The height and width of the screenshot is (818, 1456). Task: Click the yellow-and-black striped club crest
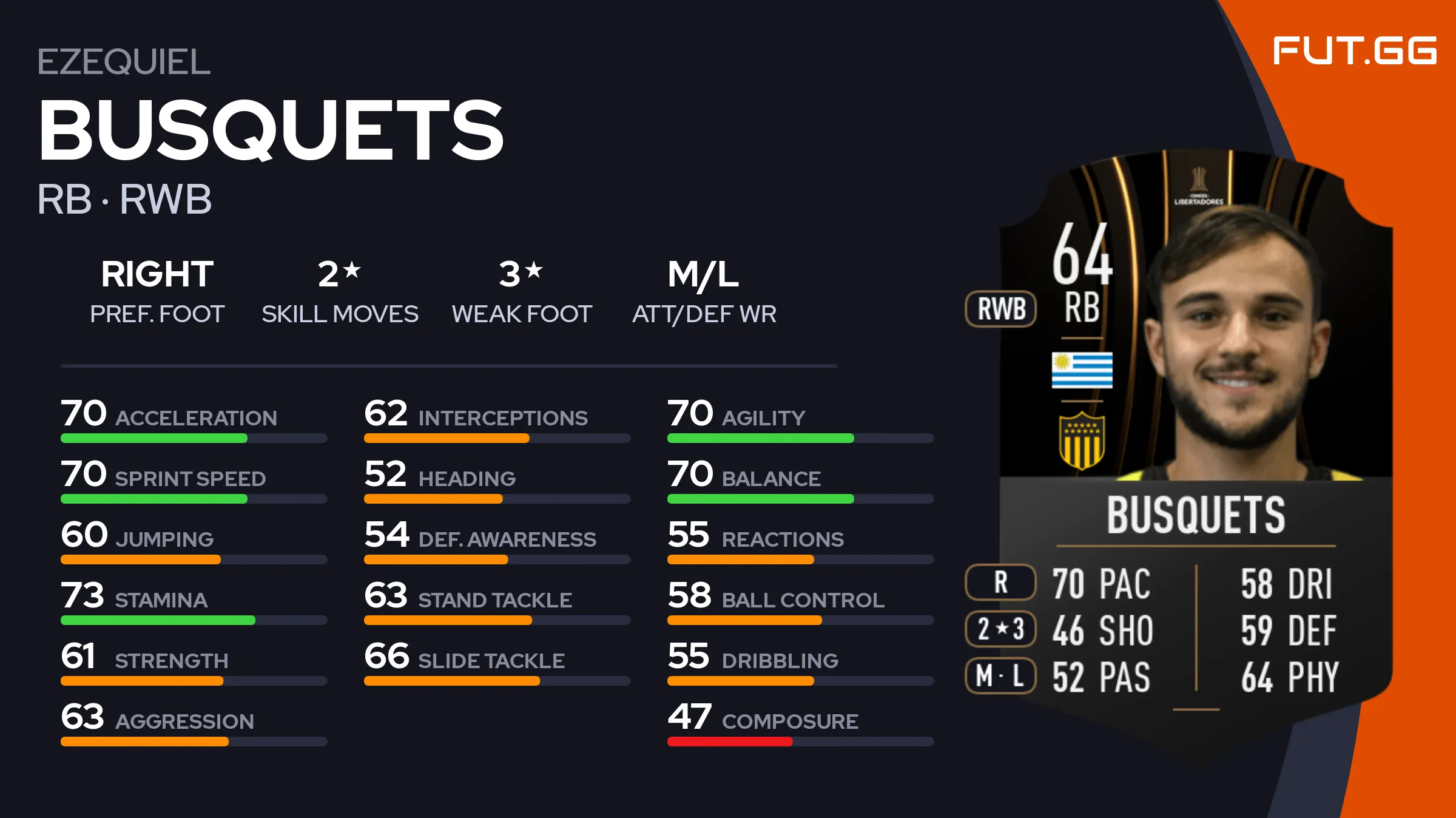click(x=1082, y=441)
